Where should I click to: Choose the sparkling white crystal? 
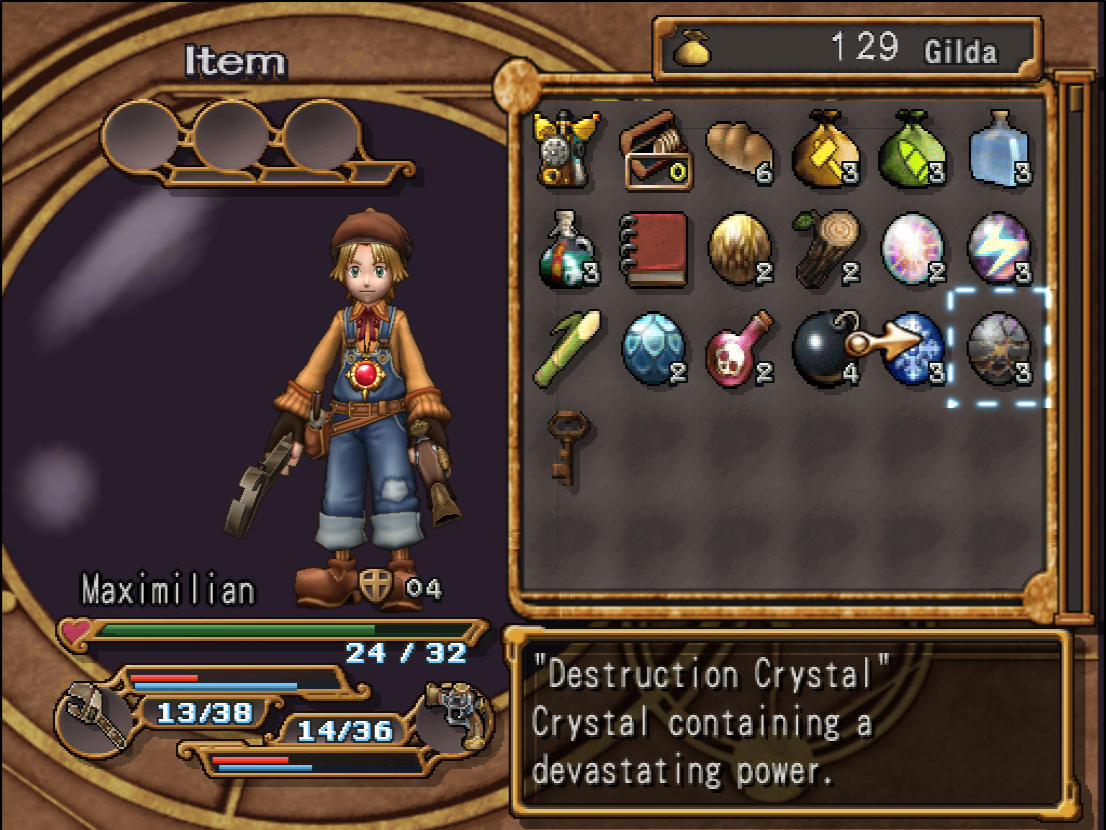click(x=913, y=247)
